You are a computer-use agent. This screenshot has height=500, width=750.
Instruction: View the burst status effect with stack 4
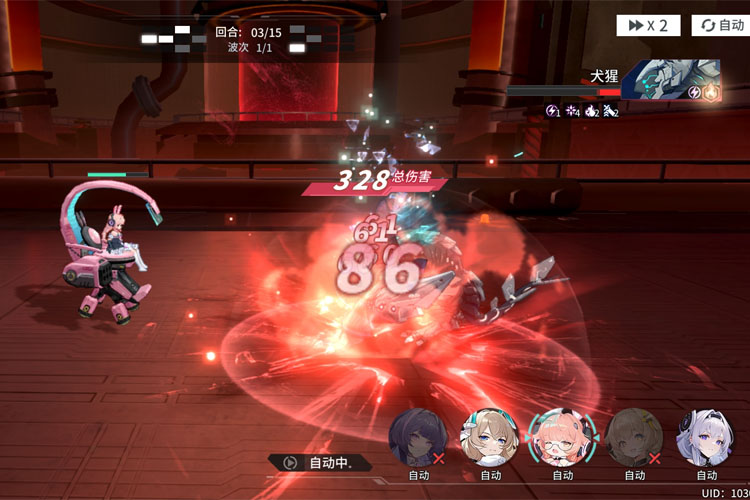pos(572,111)
